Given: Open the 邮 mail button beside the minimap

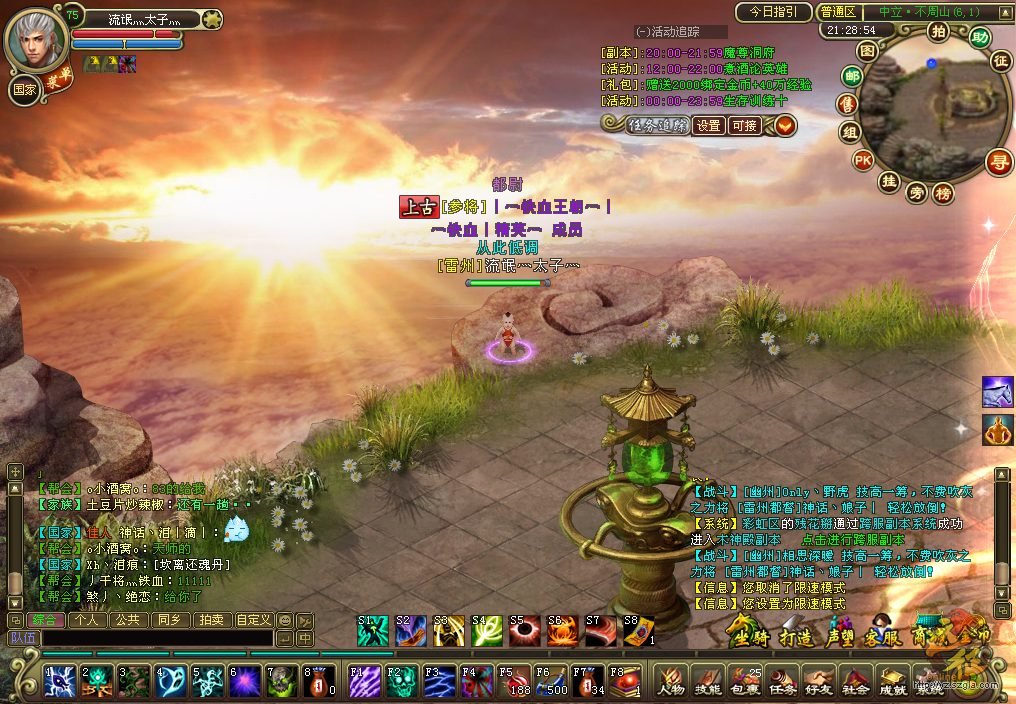Looking at the screenshot, I should [852, 76].
